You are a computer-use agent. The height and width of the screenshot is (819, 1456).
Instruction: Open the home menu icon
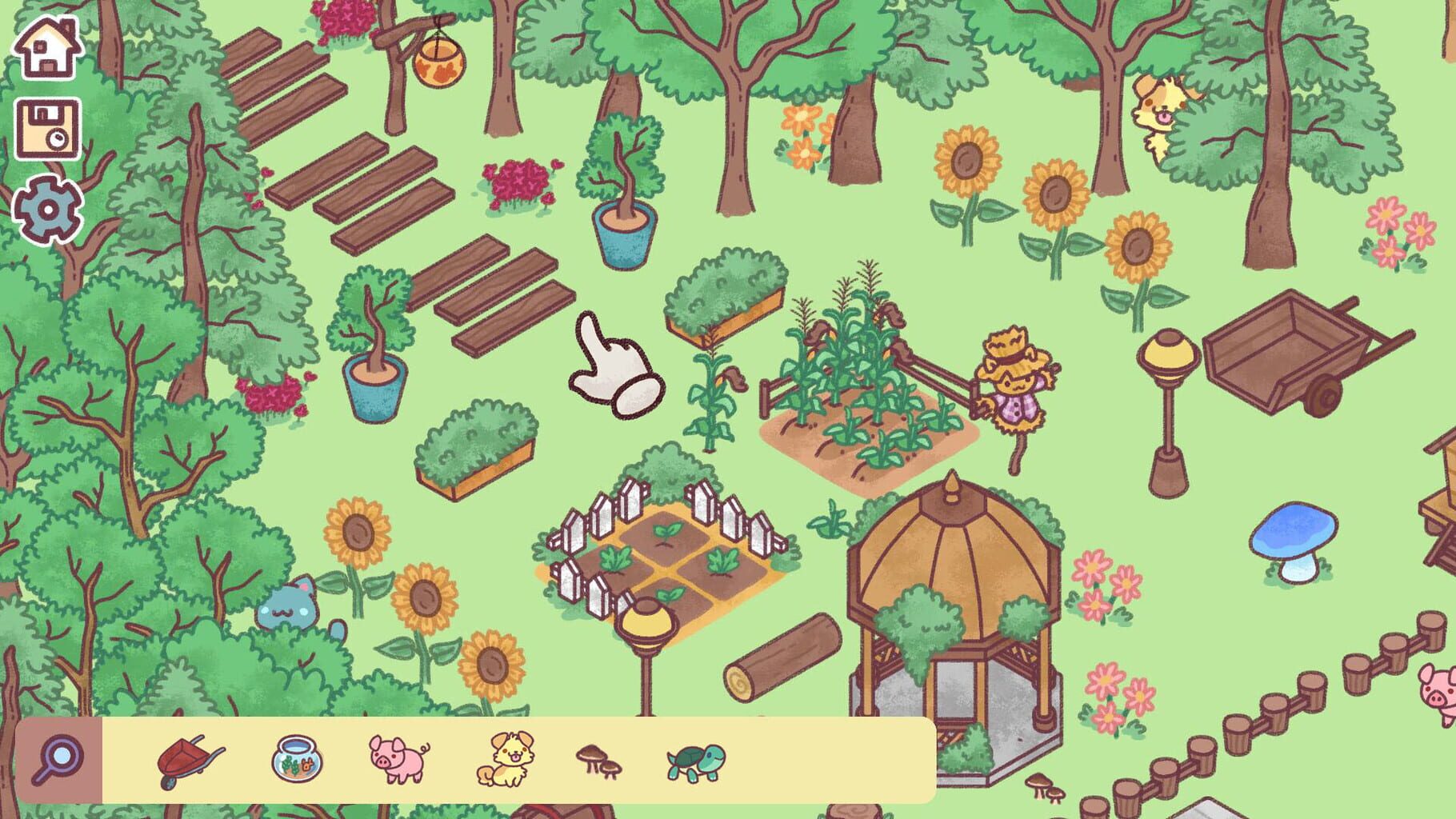pyautogui.click(x=46, y=48)
